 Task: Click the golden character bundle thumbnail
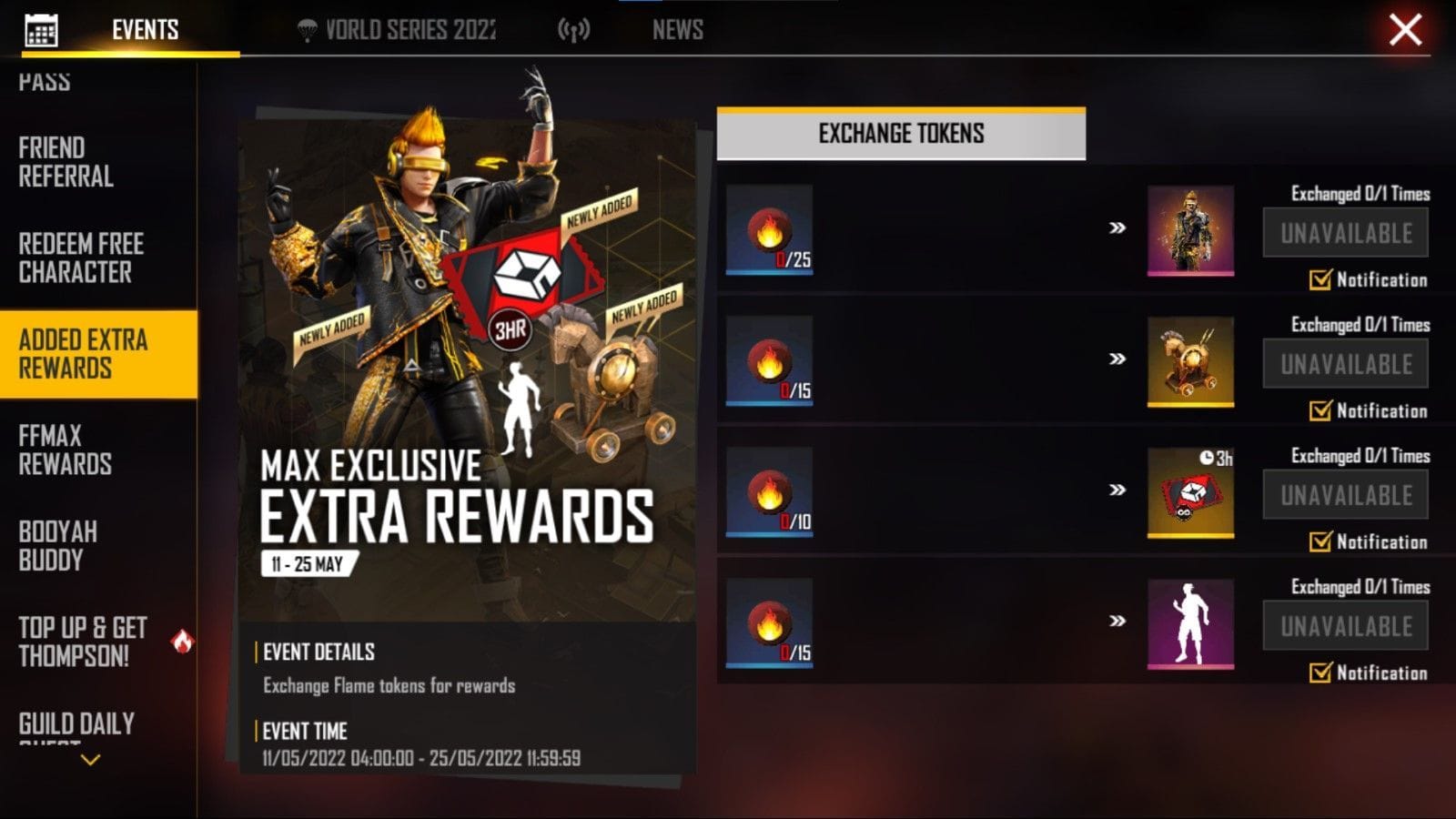coord(1189,228)
